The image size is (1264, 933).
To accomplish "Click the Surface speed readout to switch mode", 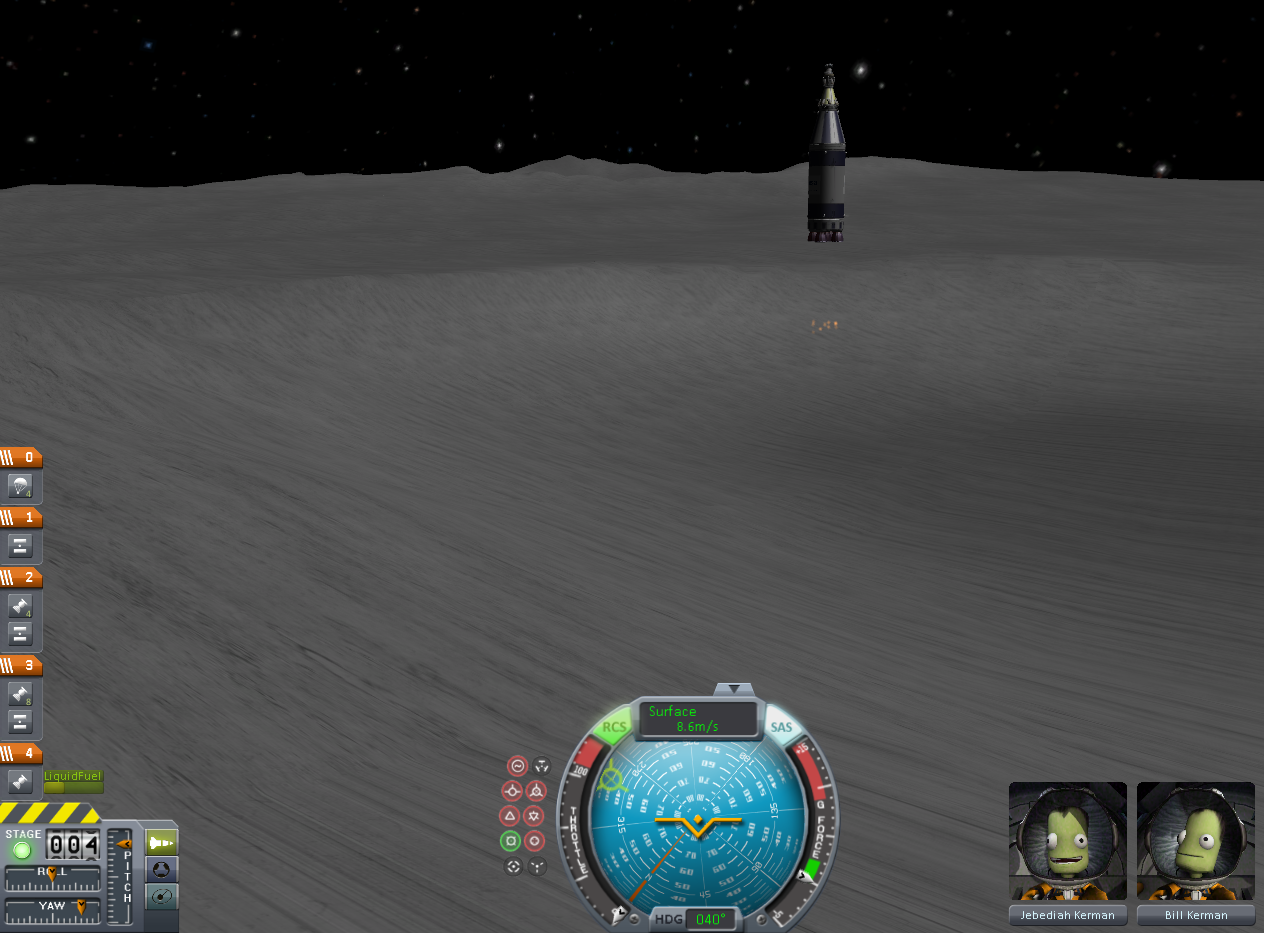I will pyautogui.click(x=698, y=719).
